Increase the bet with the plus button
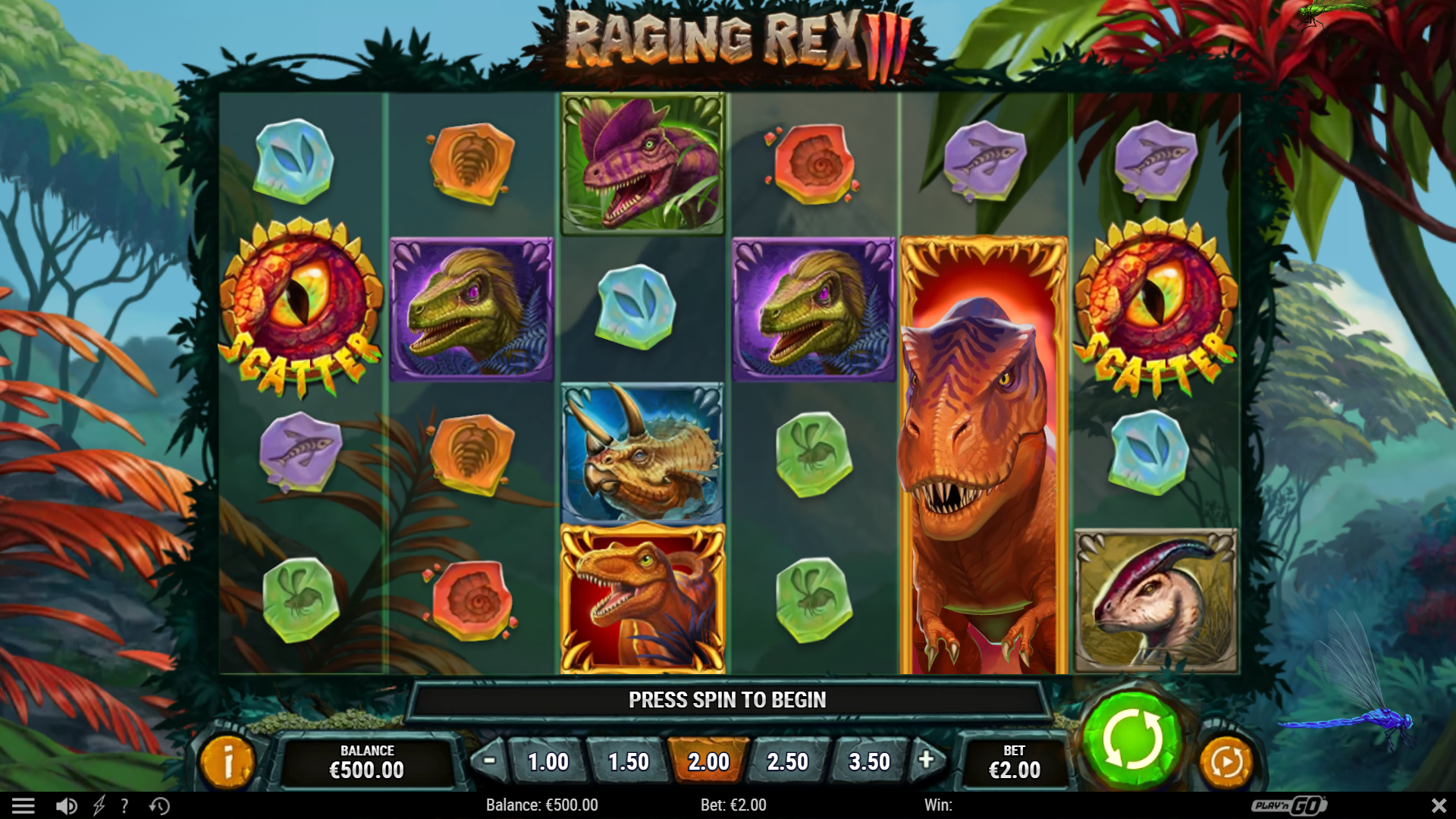 click(926, 761)
